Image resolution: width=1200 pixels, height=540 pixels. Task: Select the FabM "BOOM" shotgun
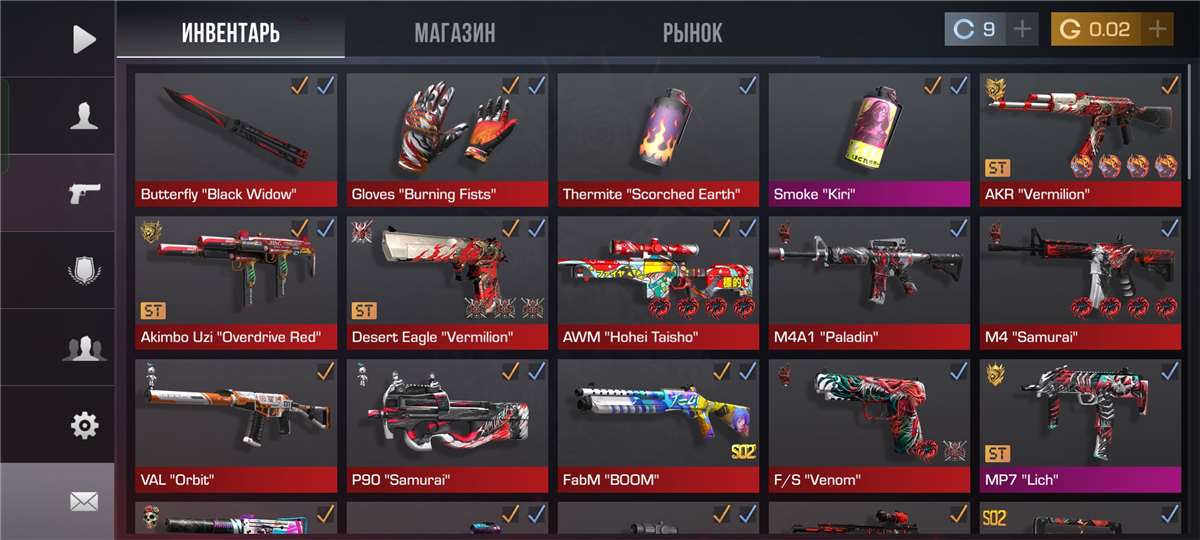[x=658, y=424]
